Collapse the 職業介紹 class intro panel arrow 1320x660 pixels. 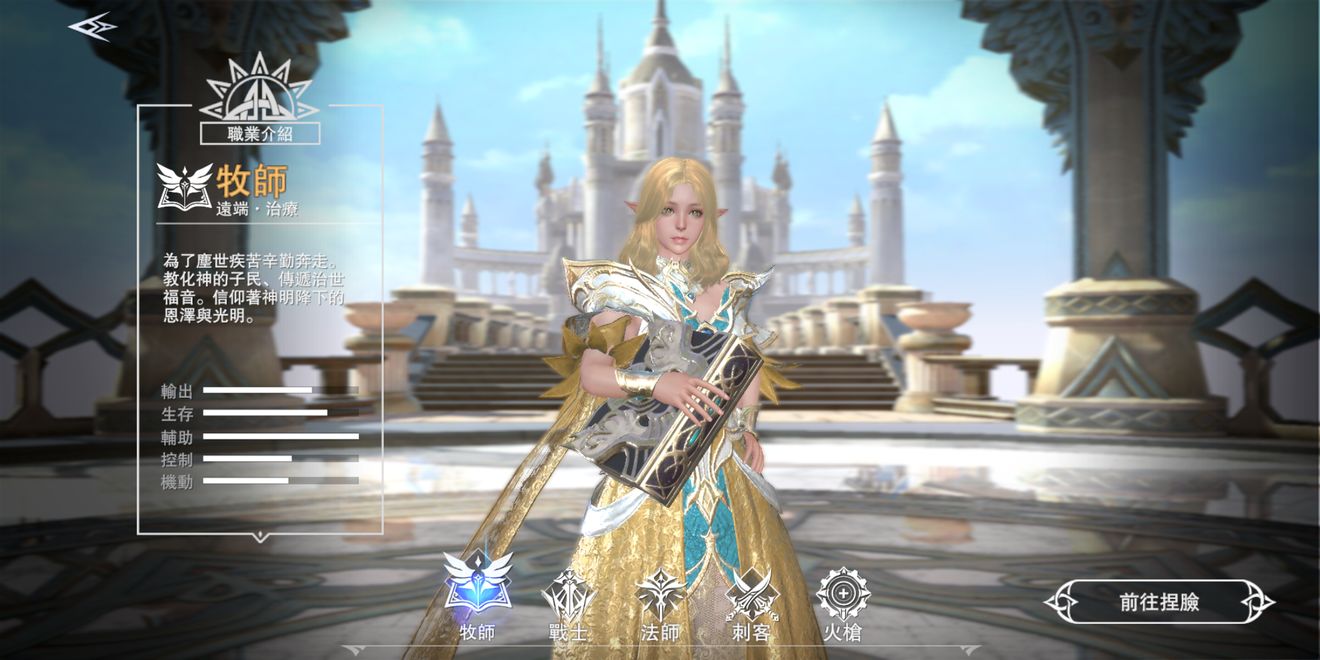(260, 538)
